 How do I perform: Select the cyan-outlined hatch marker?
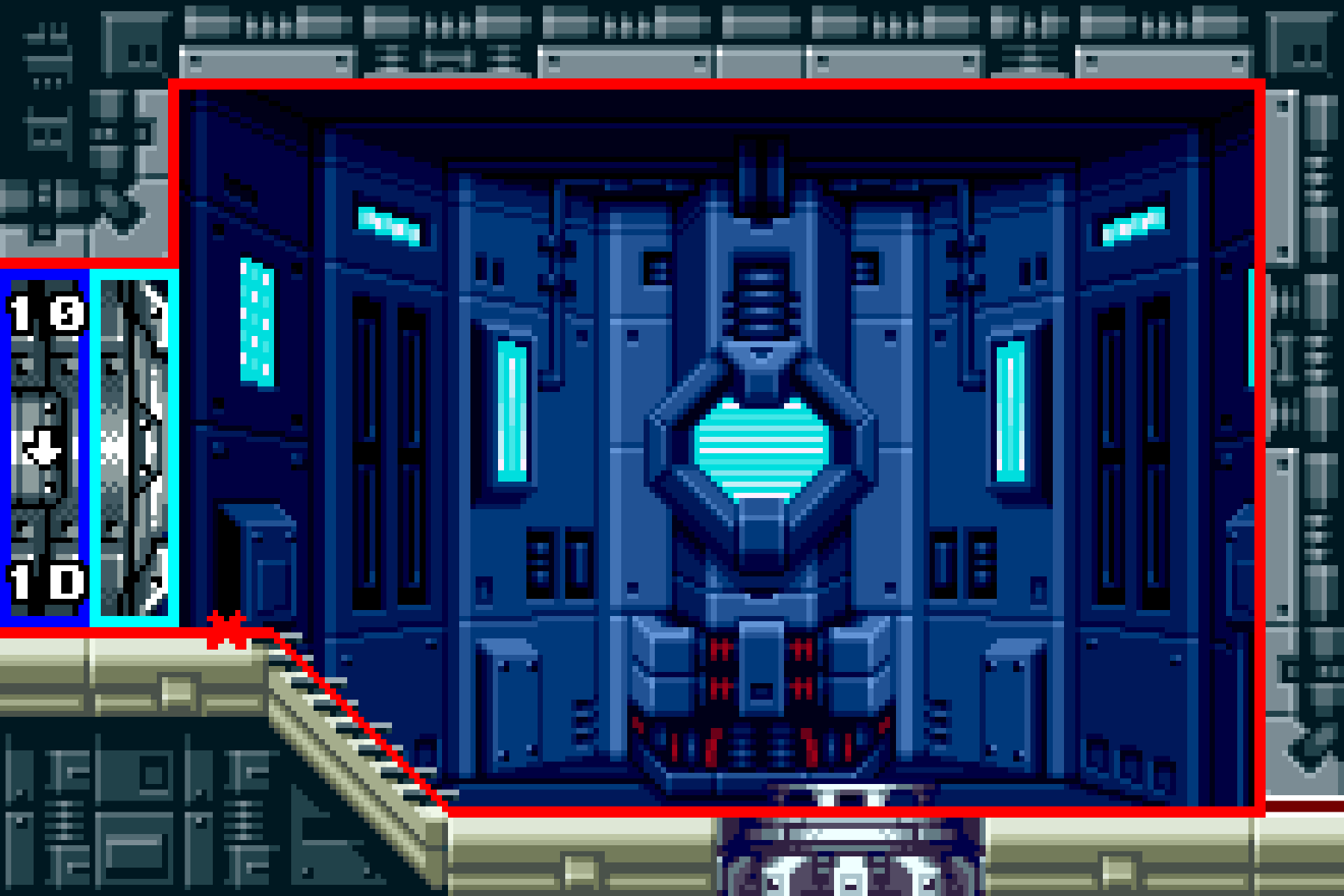pyautogui.click(x=134, y=447)
